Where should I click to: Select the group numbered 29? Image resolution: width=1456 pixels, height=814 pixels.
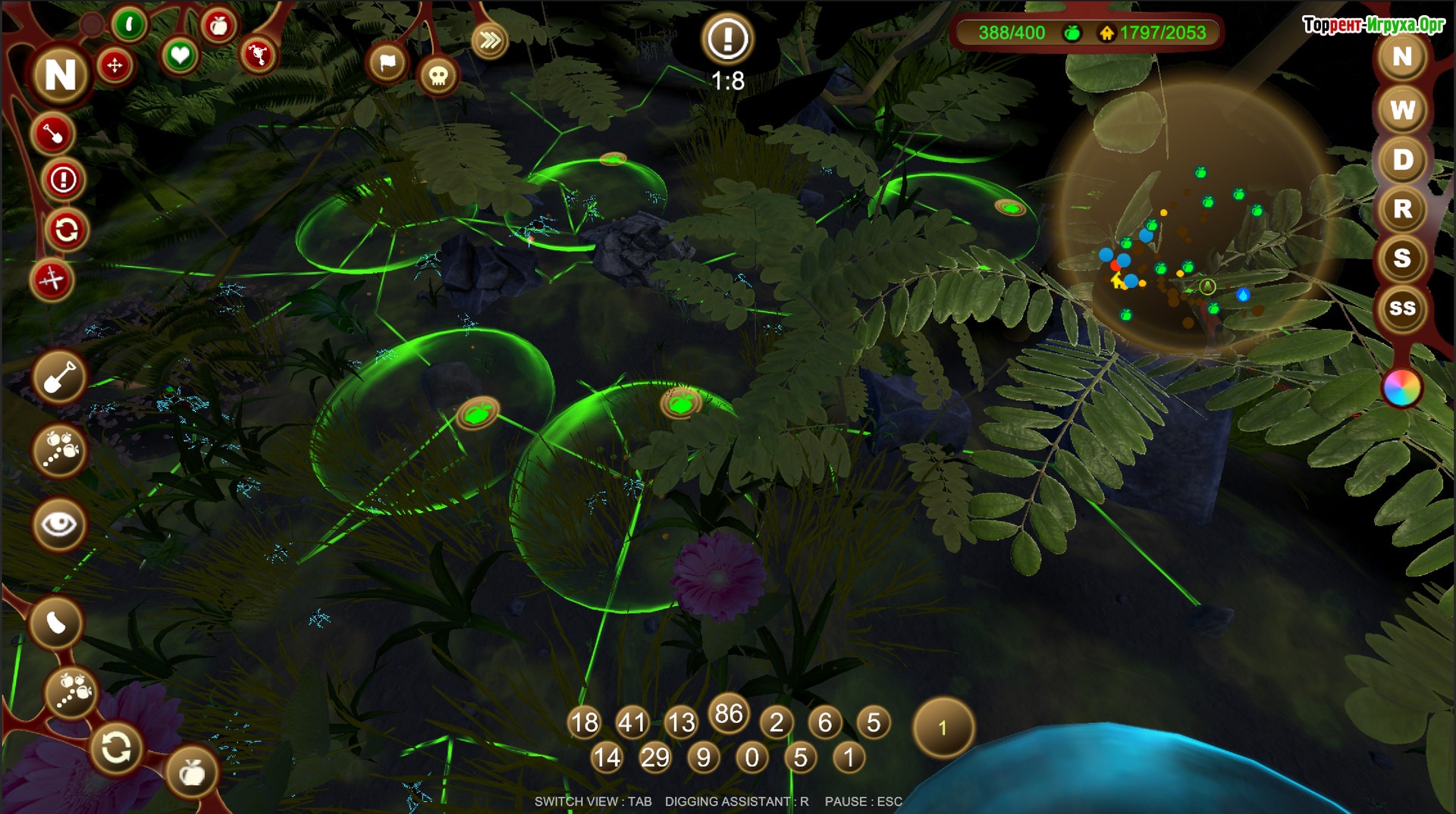click(655, 757)
